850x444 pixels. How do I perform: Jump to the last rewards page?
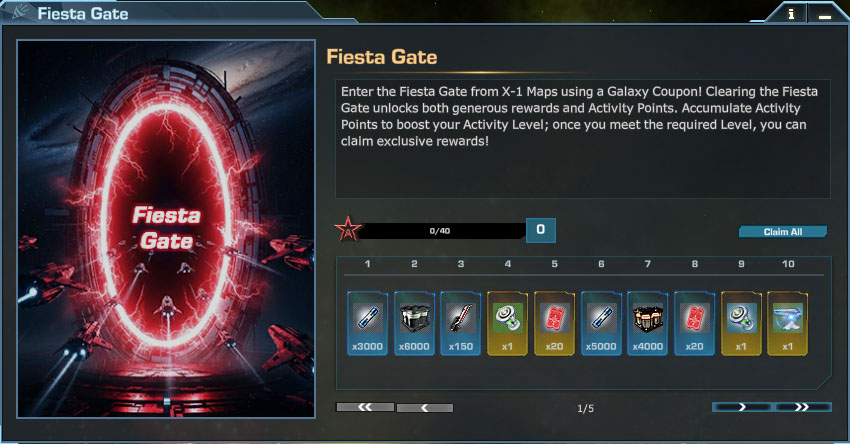point(801,407)
